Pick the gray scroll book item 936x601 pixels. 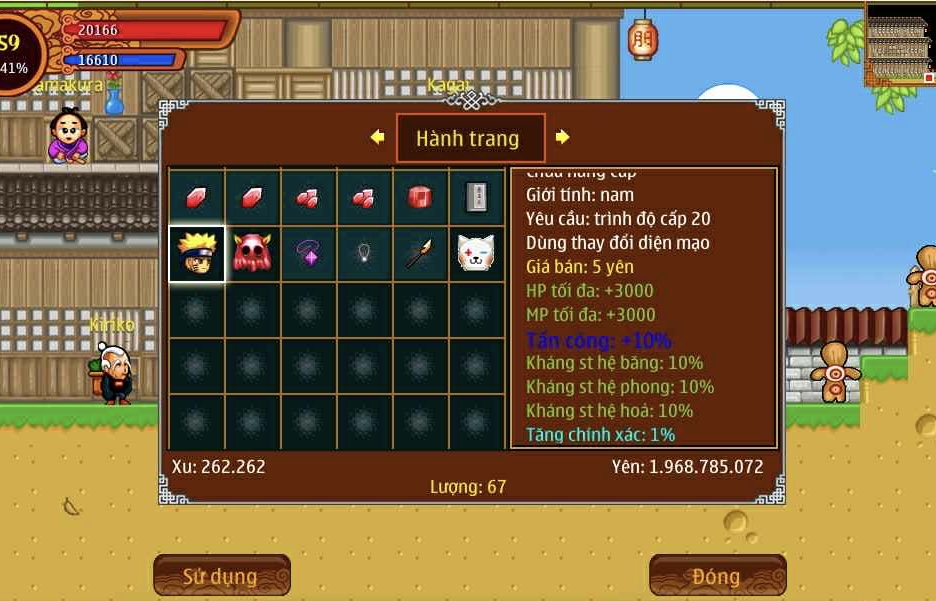tap(476, 198)
